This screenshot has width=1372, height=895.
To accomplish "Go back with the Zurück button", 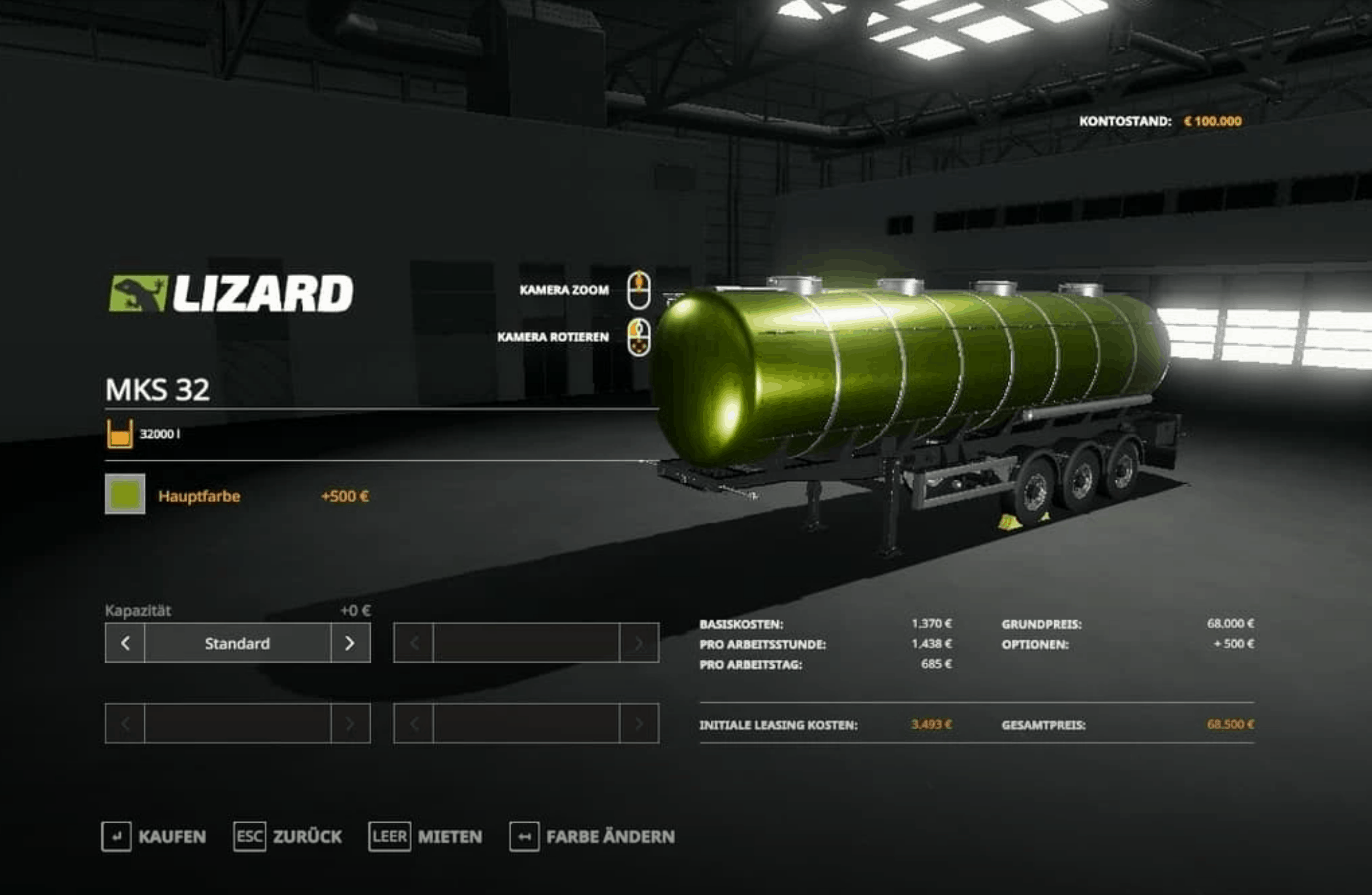I will [x=288, y=837].
